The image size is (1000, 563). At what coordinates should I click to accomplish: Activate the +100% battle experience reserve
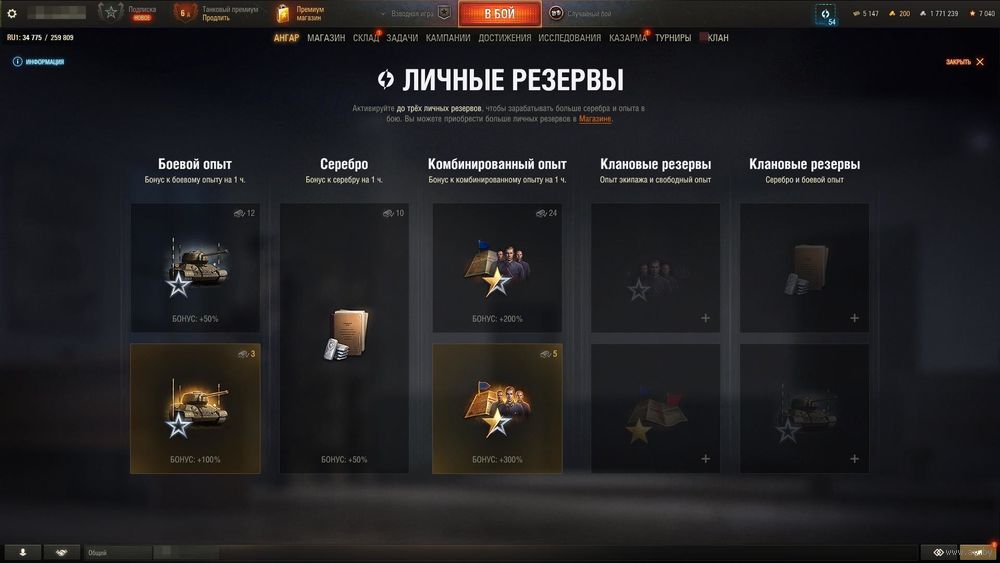195,408
